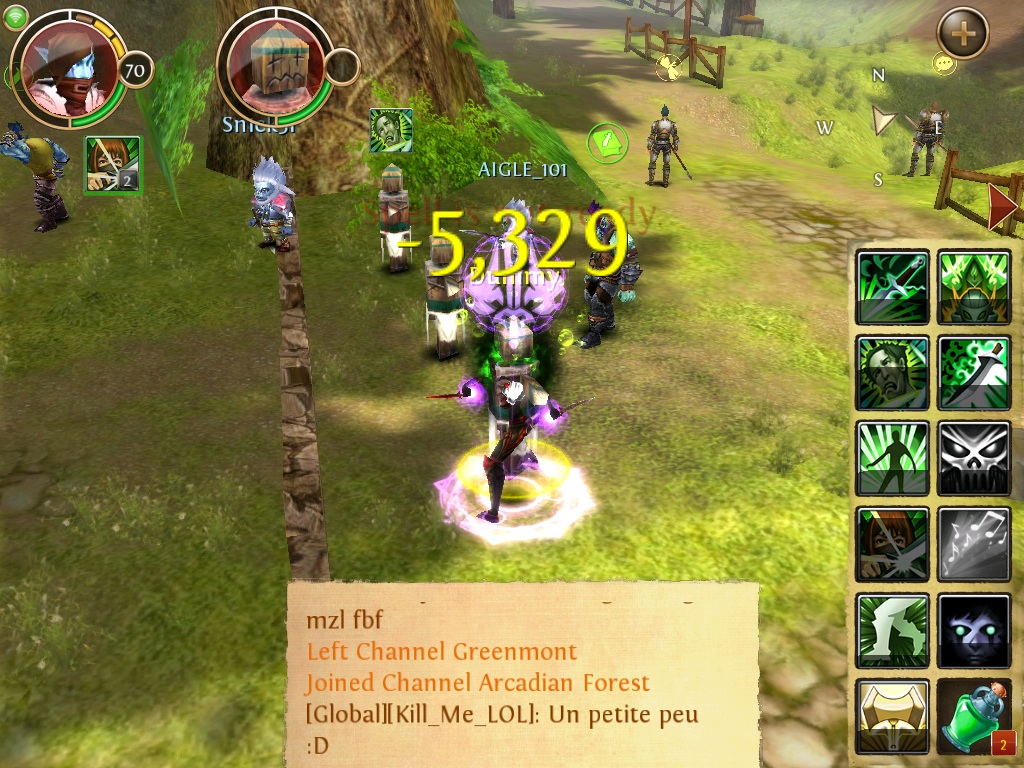The height and width of the screenshot is (768, 1024).
Task: Use the green armored helm skill
Action: pyautogui.click(x=974, y=287)
